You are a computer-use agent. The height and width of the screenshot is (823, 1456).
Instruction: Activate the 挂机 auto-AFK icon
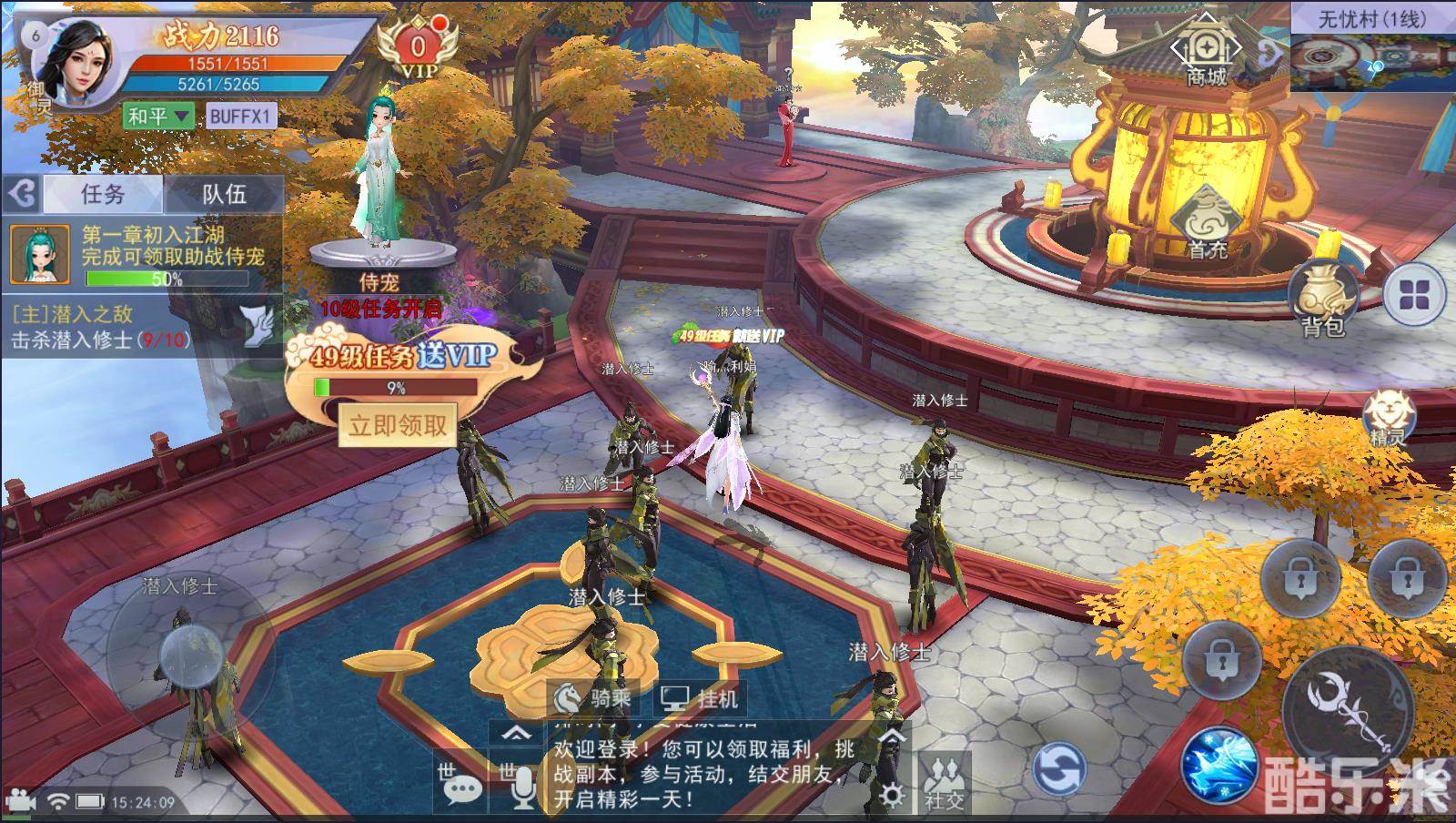tap(703, 696)
